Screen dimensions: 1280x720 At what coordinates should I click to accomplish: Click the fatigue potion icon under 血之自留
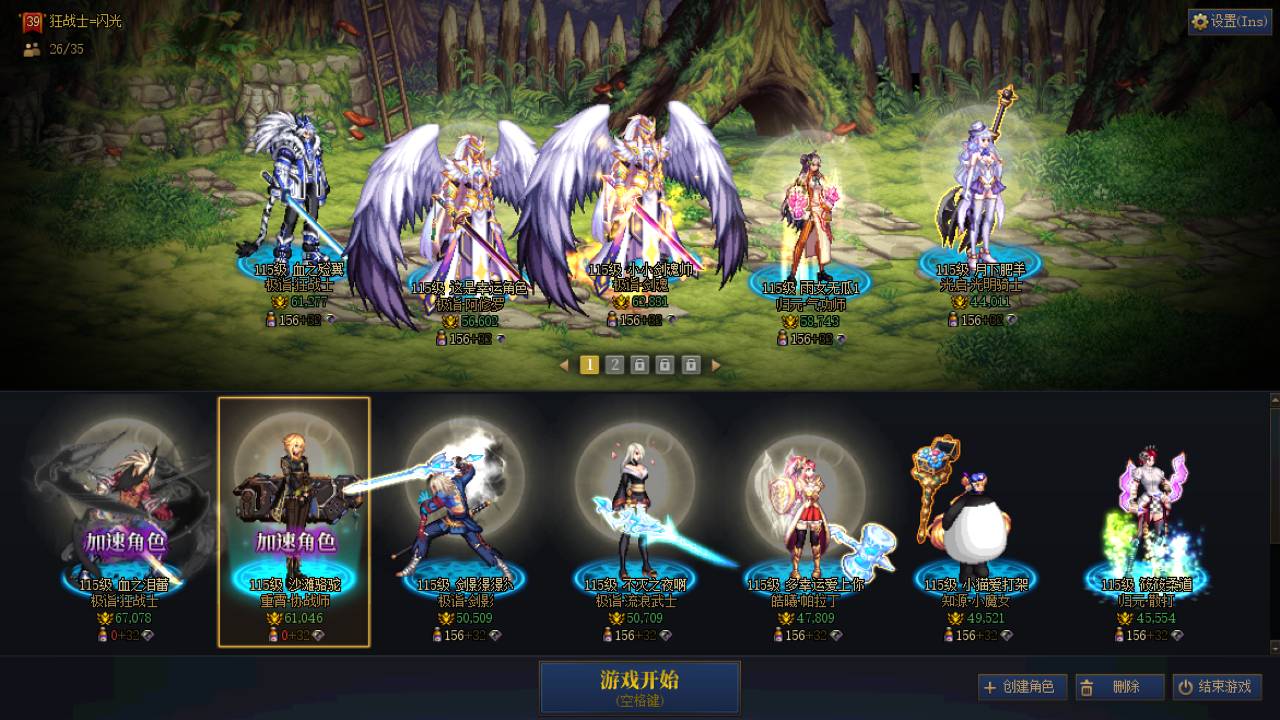click(103, 633)
